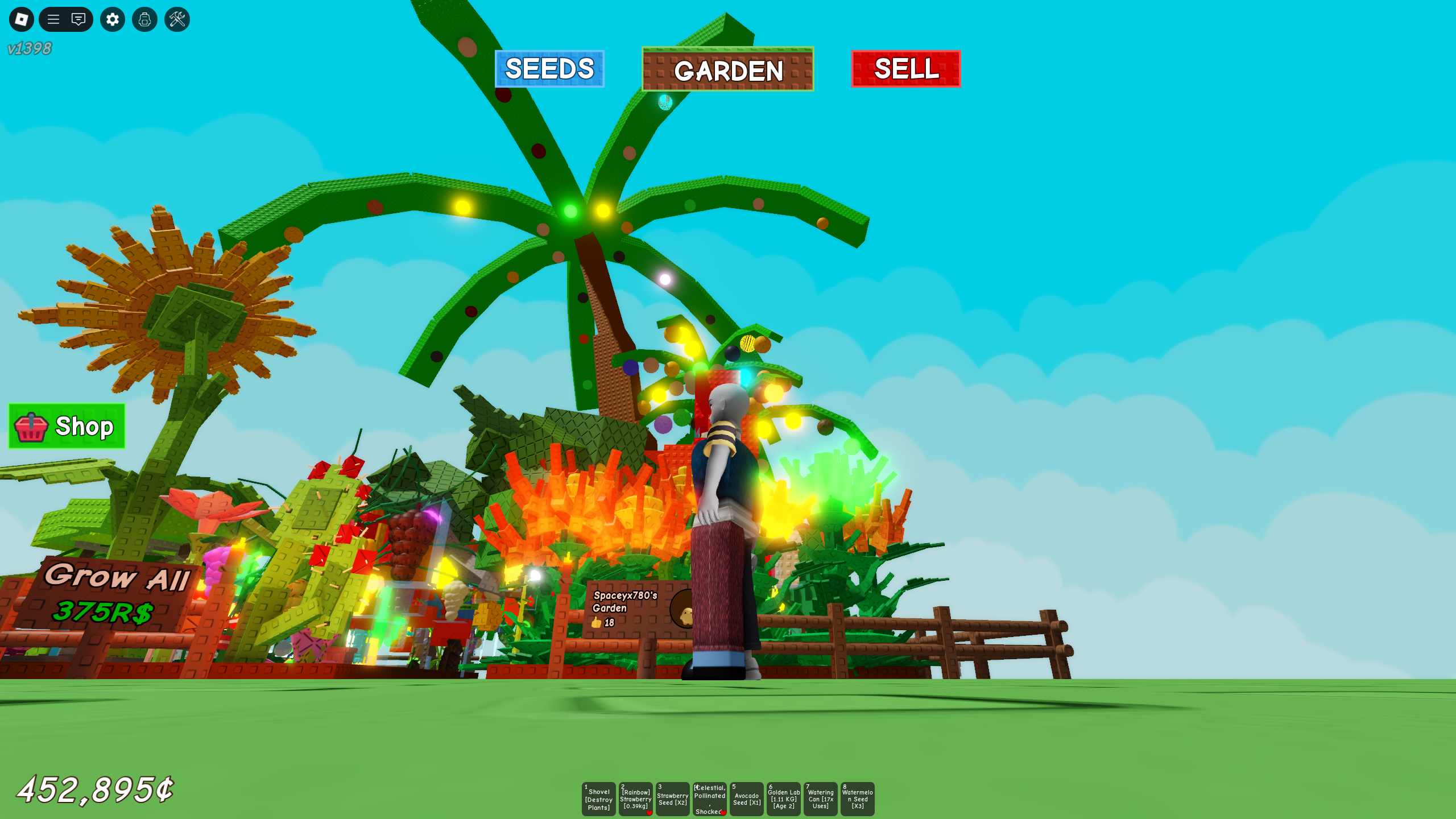
Task: Open the hammer and wrench tools icon
Action: (x=177, y=19)
